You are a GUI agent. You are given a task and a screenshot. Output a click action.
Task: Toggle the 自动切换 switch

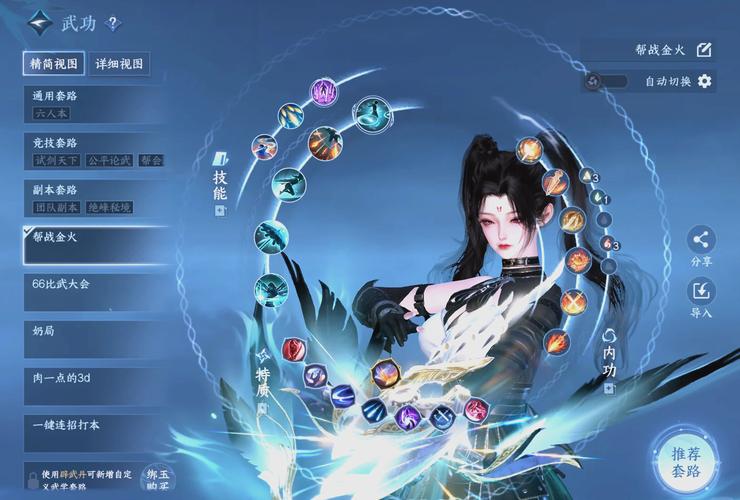point(606,81)
